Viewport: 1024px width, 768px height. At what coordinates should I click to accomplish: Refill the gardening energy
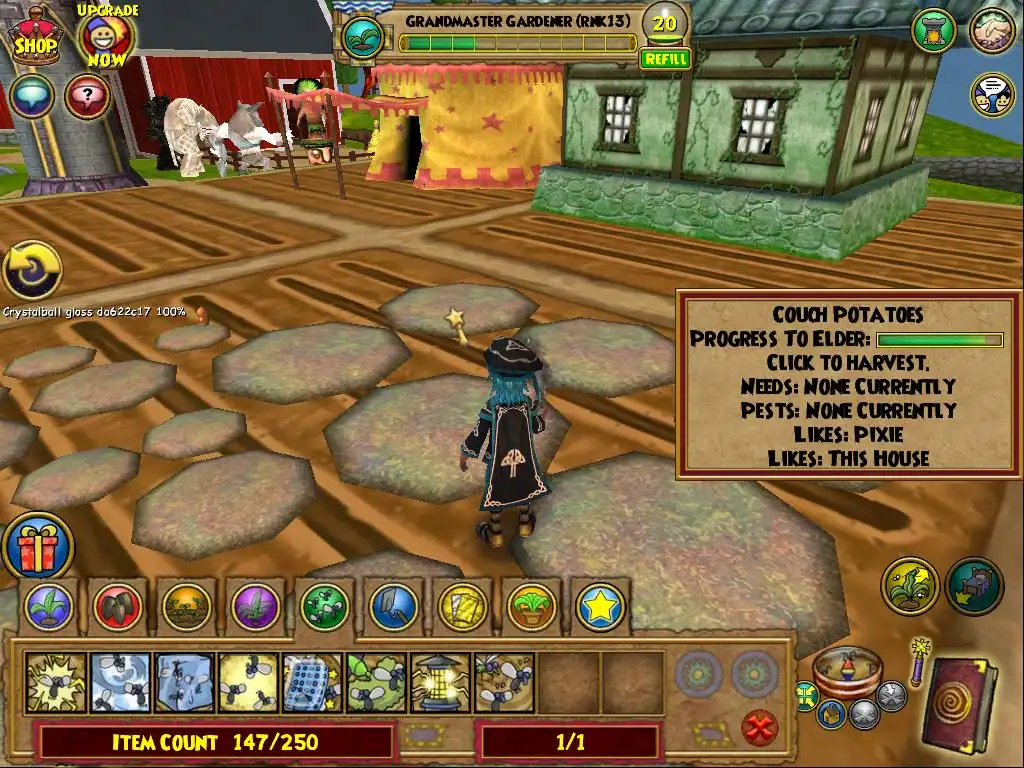click(665, 59)
